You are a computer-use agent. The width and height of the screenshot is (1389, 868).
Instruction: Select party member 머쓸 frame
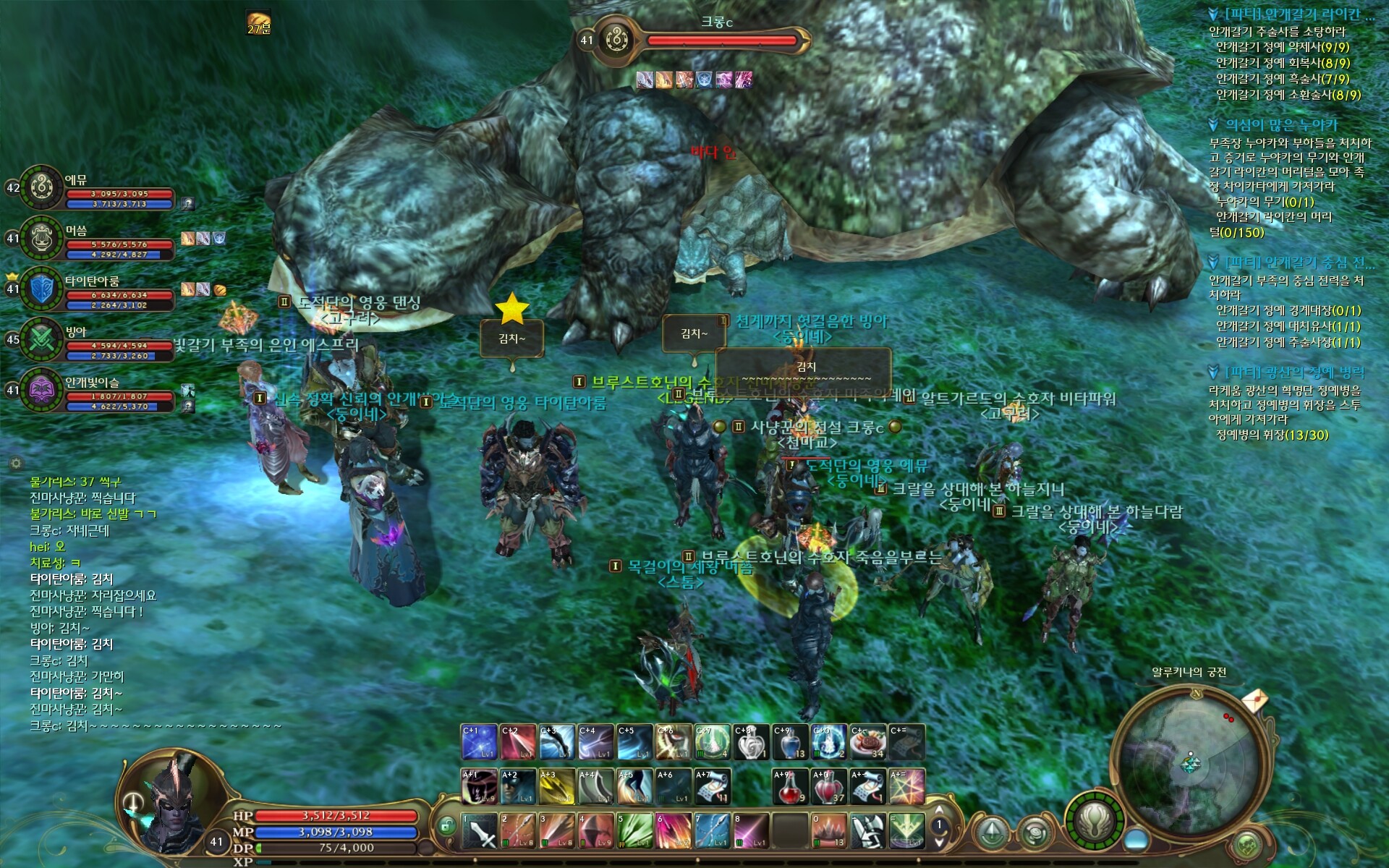pos(42,238)
